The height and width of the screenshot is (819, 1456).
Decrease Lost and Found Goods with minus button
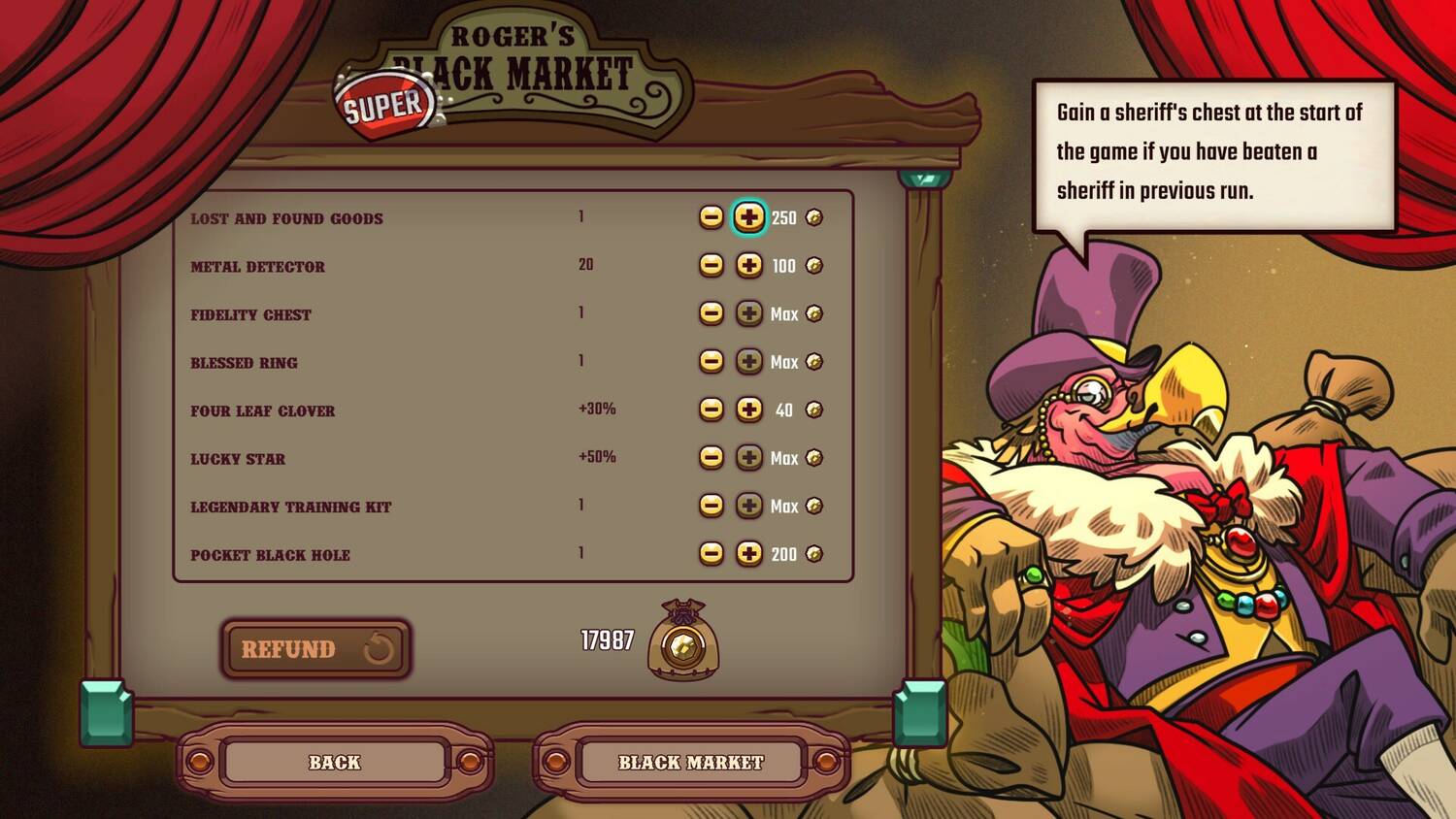point(711,217)
